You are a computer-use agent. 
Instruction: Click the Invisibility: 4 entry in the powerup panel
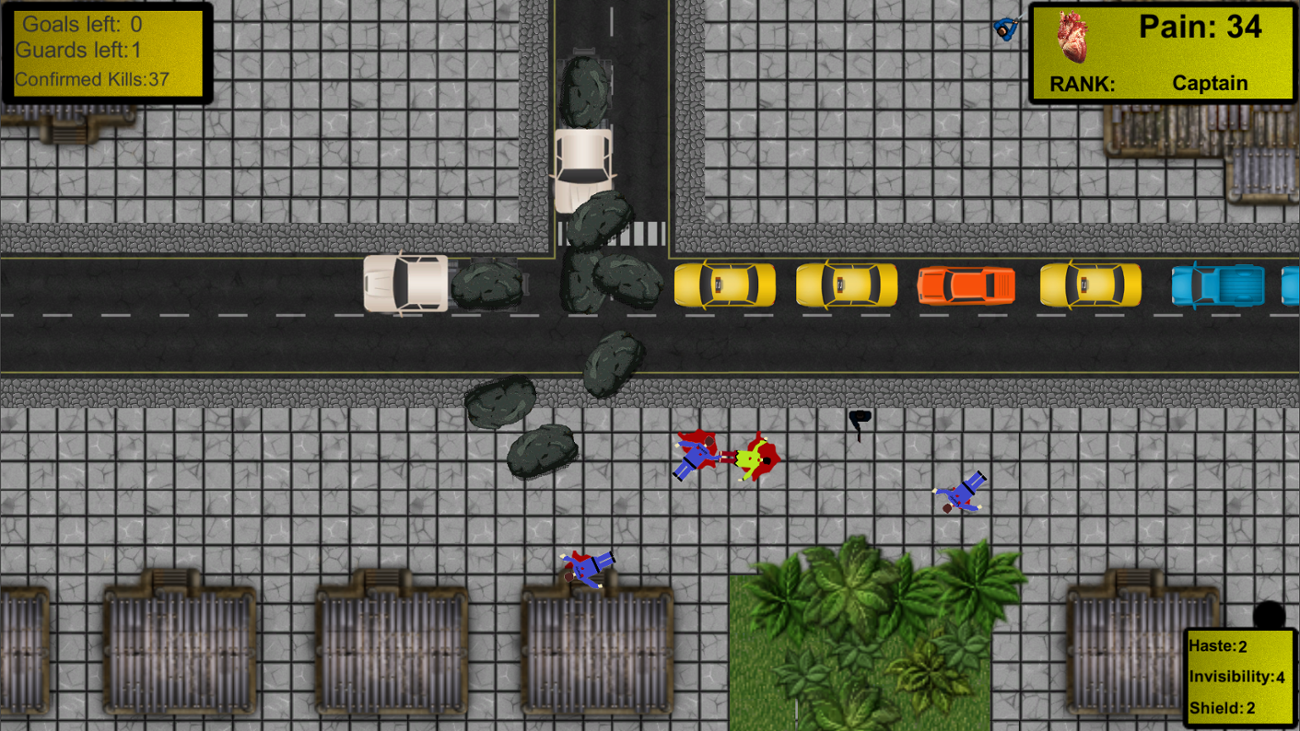(1235, 677)
